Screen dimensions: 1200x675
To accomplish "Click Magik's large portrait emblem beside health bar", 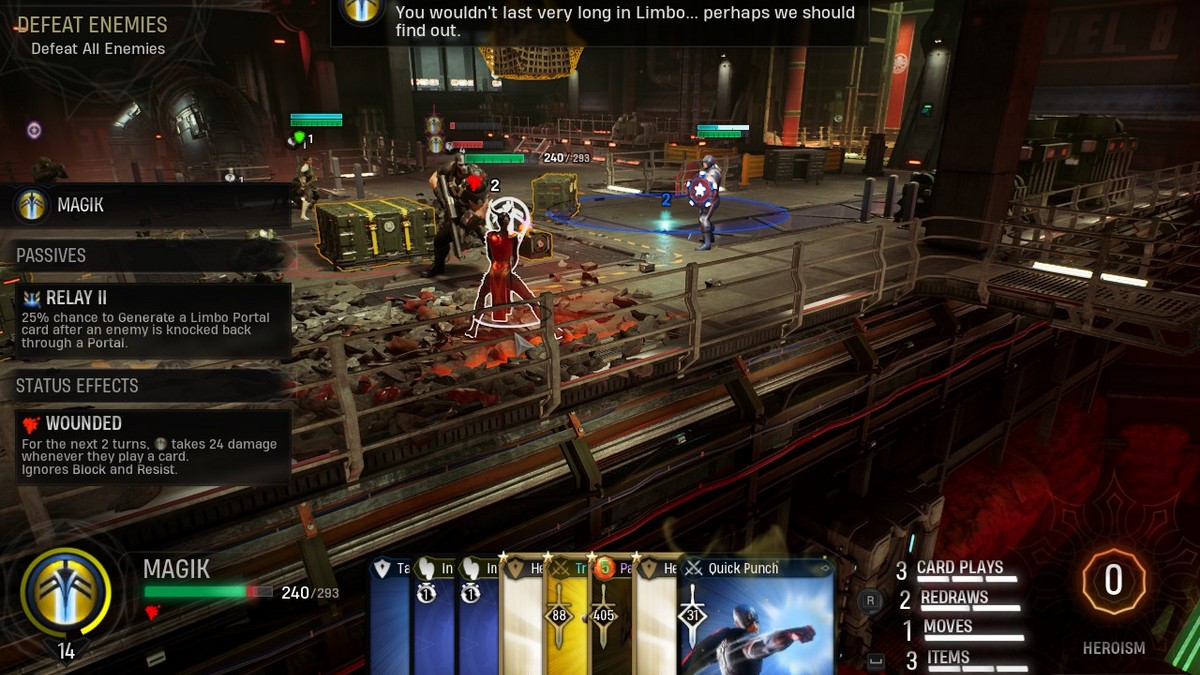I will pos(66,592).
